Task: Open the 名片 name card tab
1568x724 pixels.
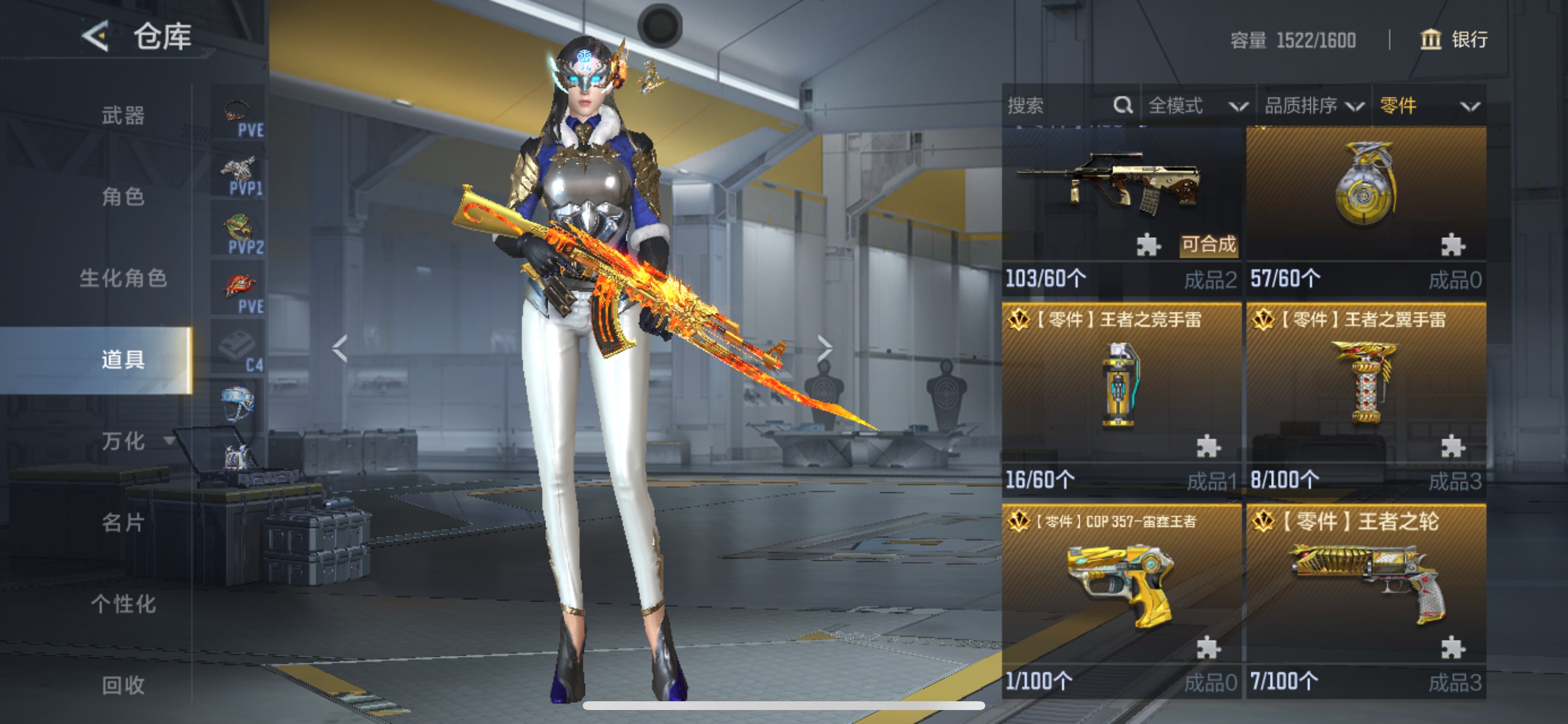Action: pyautogui.click(x=123, y=523)
